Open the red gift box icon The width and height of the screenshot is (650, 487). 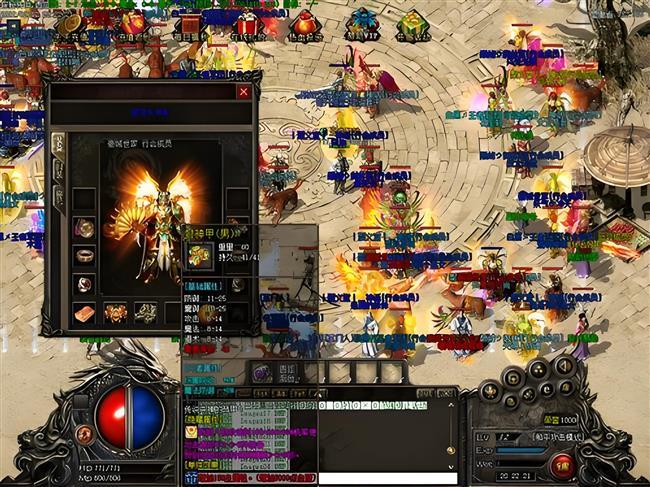point(247,24)
